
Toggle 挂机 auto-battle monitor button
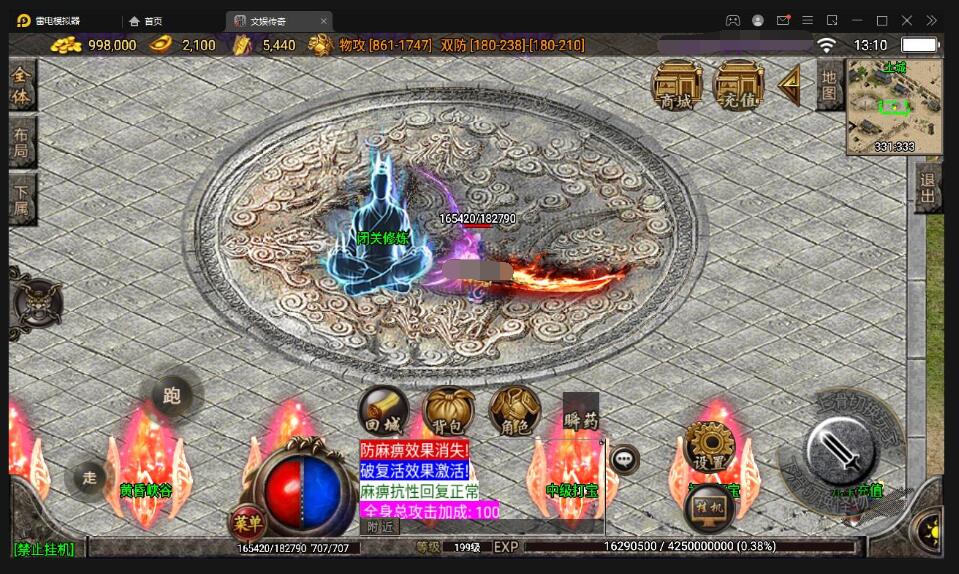click(x=711, y=507)
